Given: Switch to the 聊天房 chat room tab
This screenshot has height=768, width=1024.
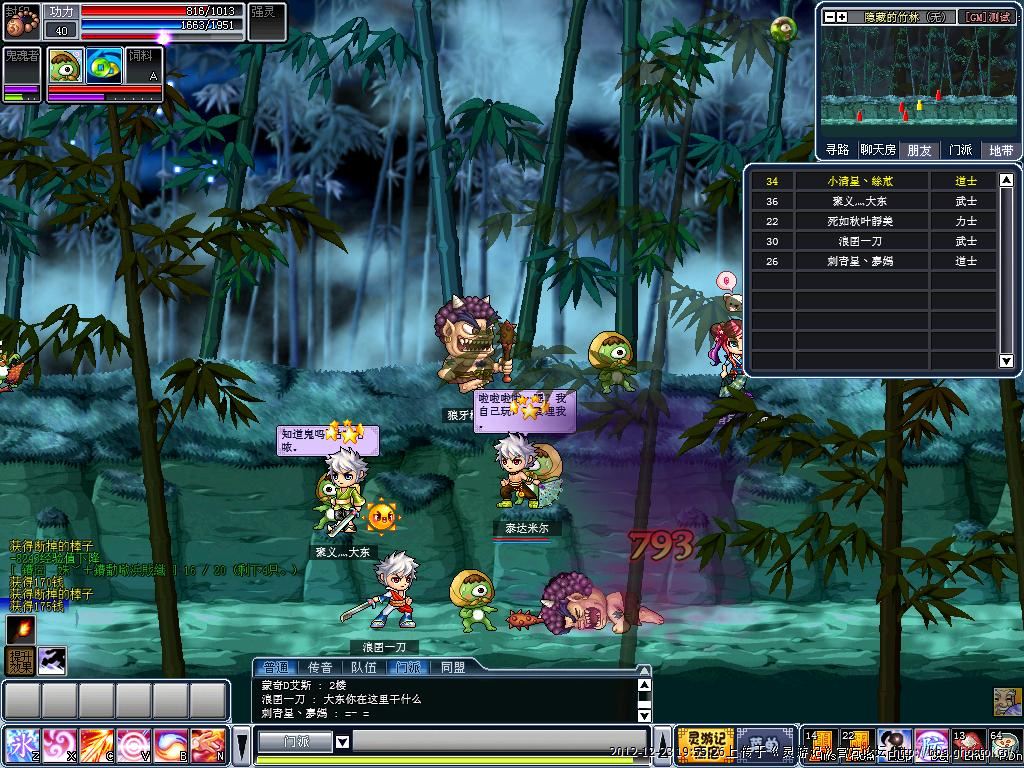Looking at the screenshot, I should [878, 150].
